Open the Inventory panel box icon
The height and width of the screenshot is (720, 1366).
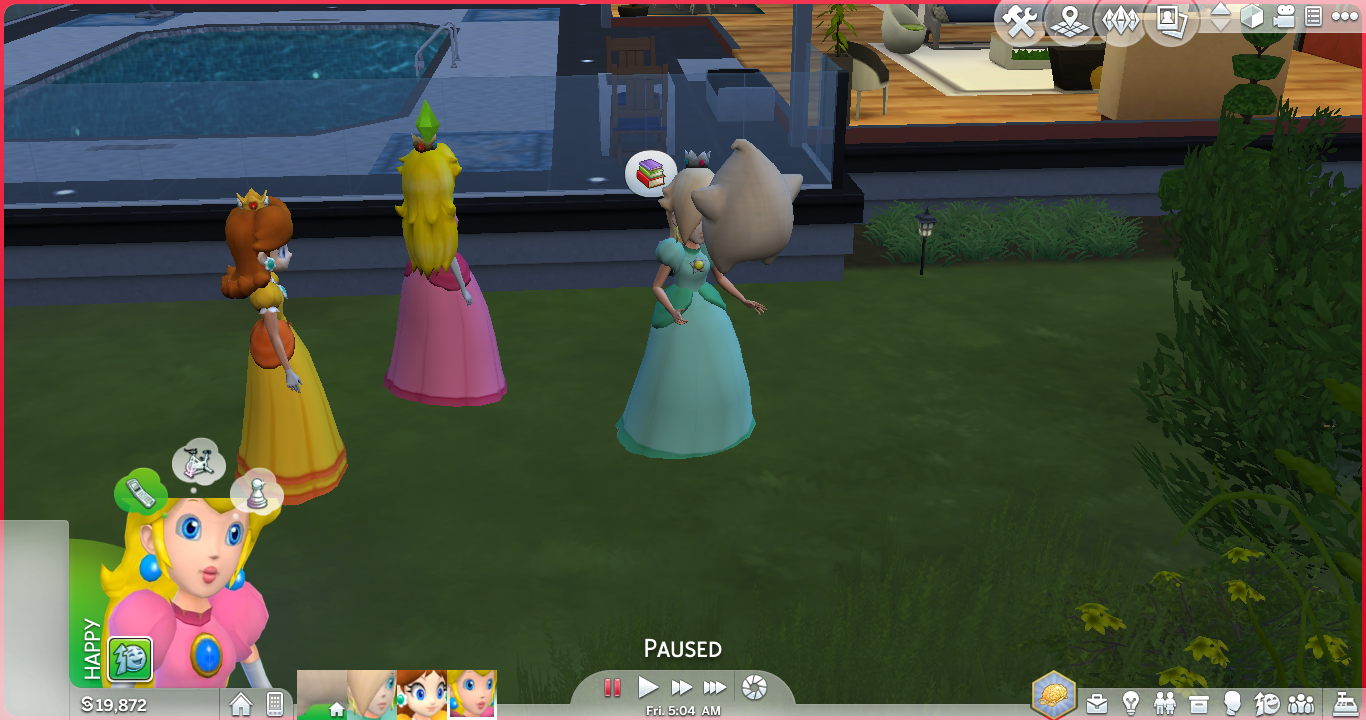tap(1198, 703)
